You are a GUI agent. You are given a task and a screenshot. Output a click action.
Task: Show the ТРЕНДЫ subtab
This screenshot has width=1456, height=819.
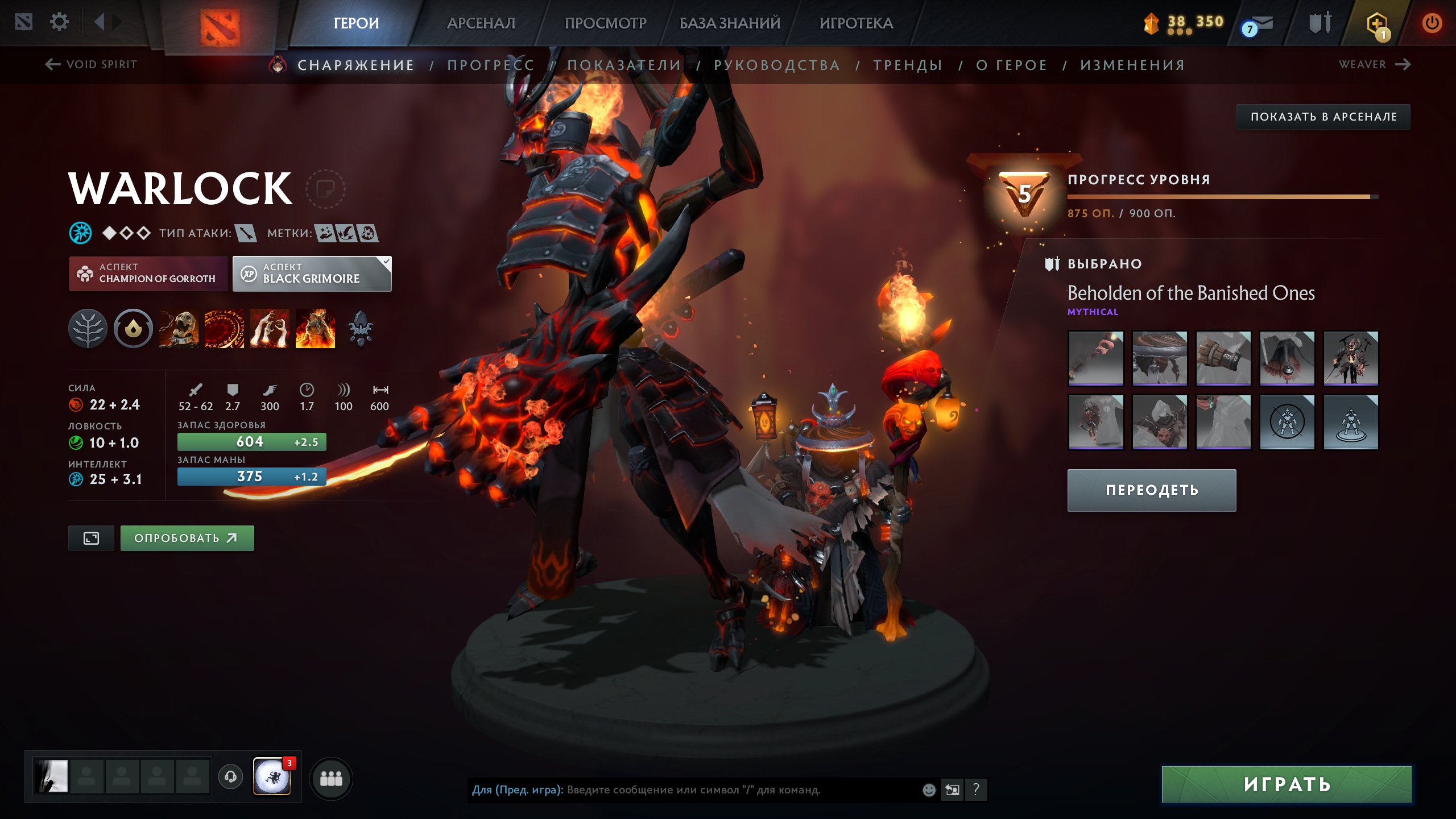[x=908, y=65]
